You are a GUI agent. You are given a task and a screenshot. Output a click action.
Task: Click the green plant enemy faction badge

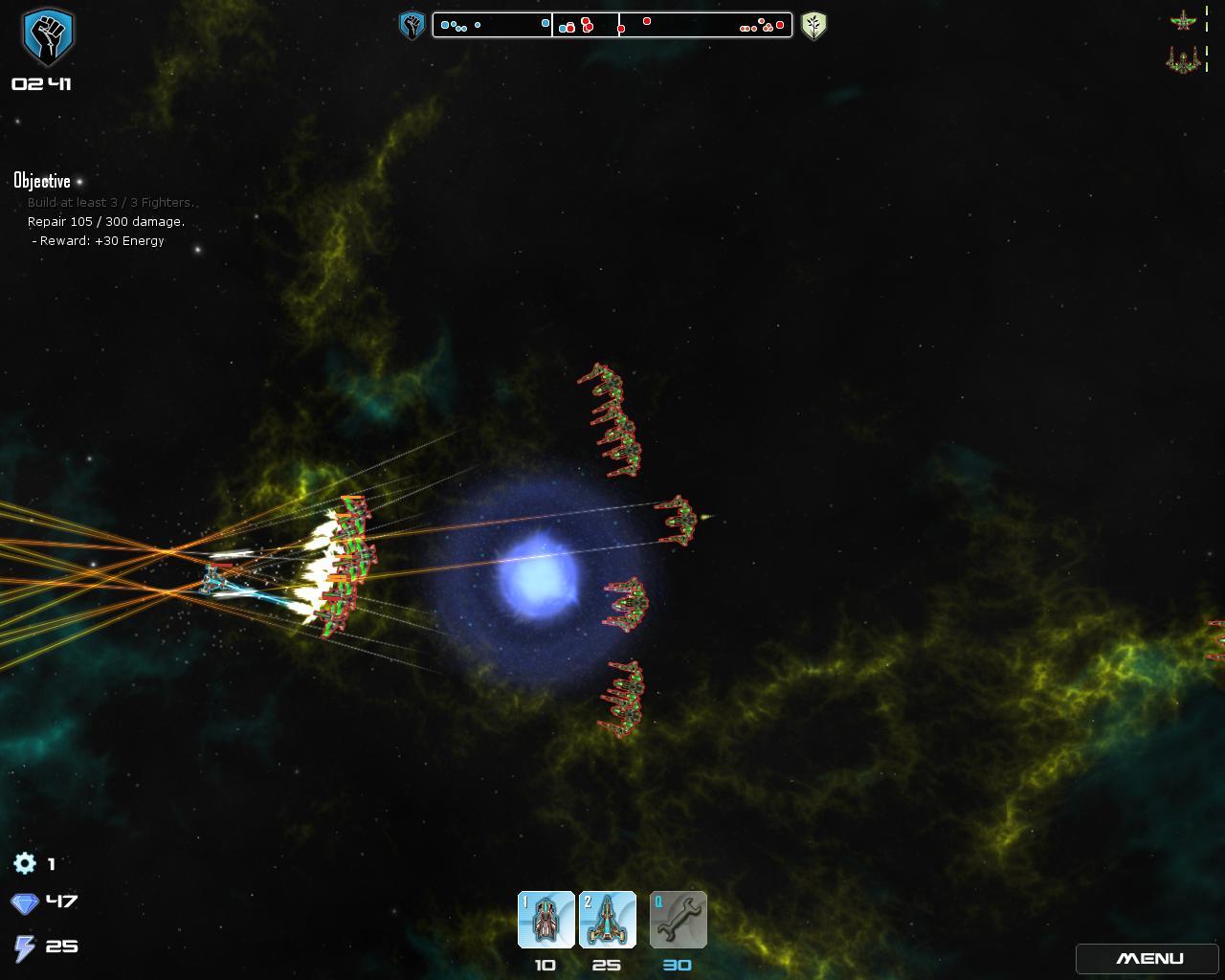coord(813,25)
